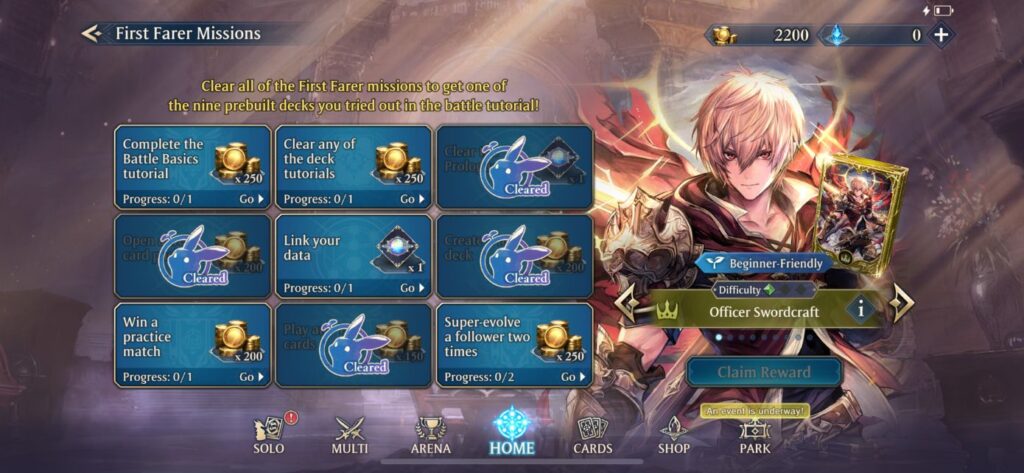1024x473 pixels.
Task: Open the Shop tab
Action: pos(673,437)
